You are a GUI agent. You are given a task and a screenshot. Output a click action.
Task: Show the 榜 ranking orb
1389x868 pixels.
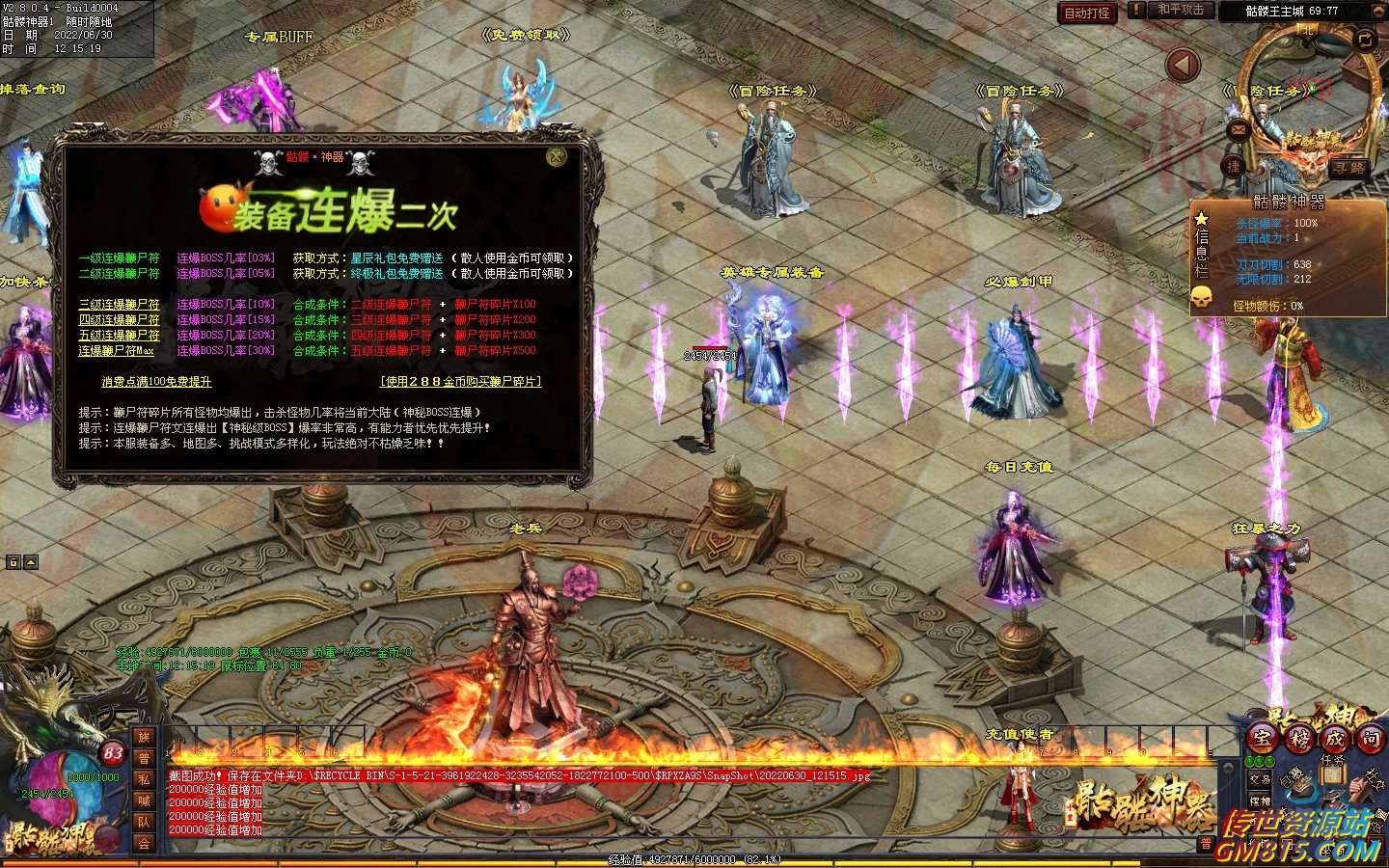pyautogui.click(x=1299, y=739)
